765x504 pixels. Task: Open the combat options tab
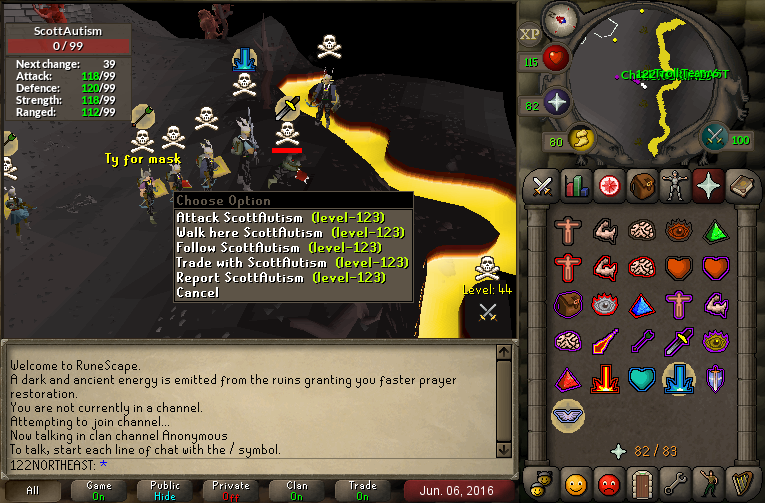click(x=543, y=186)
